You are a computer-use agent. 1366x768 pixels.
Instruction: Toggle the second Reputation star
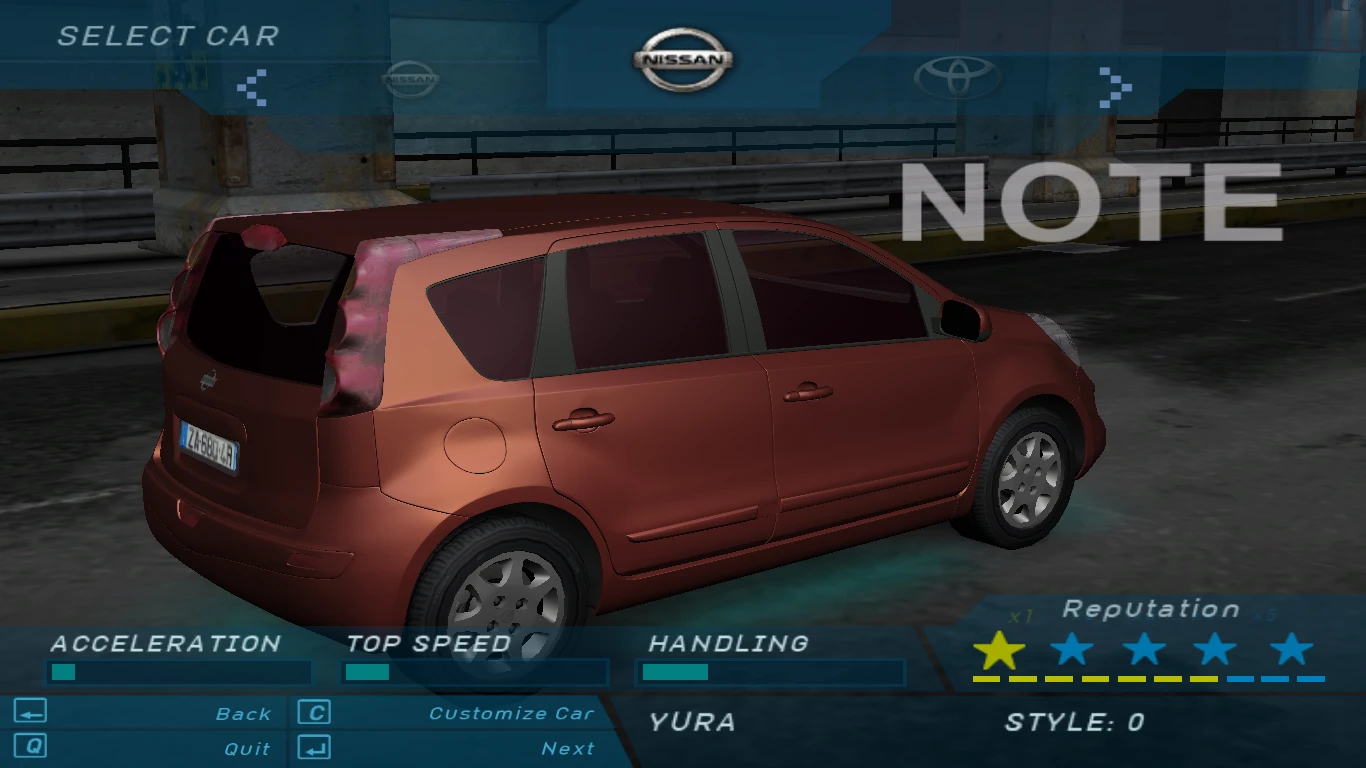pos(1073,651)
